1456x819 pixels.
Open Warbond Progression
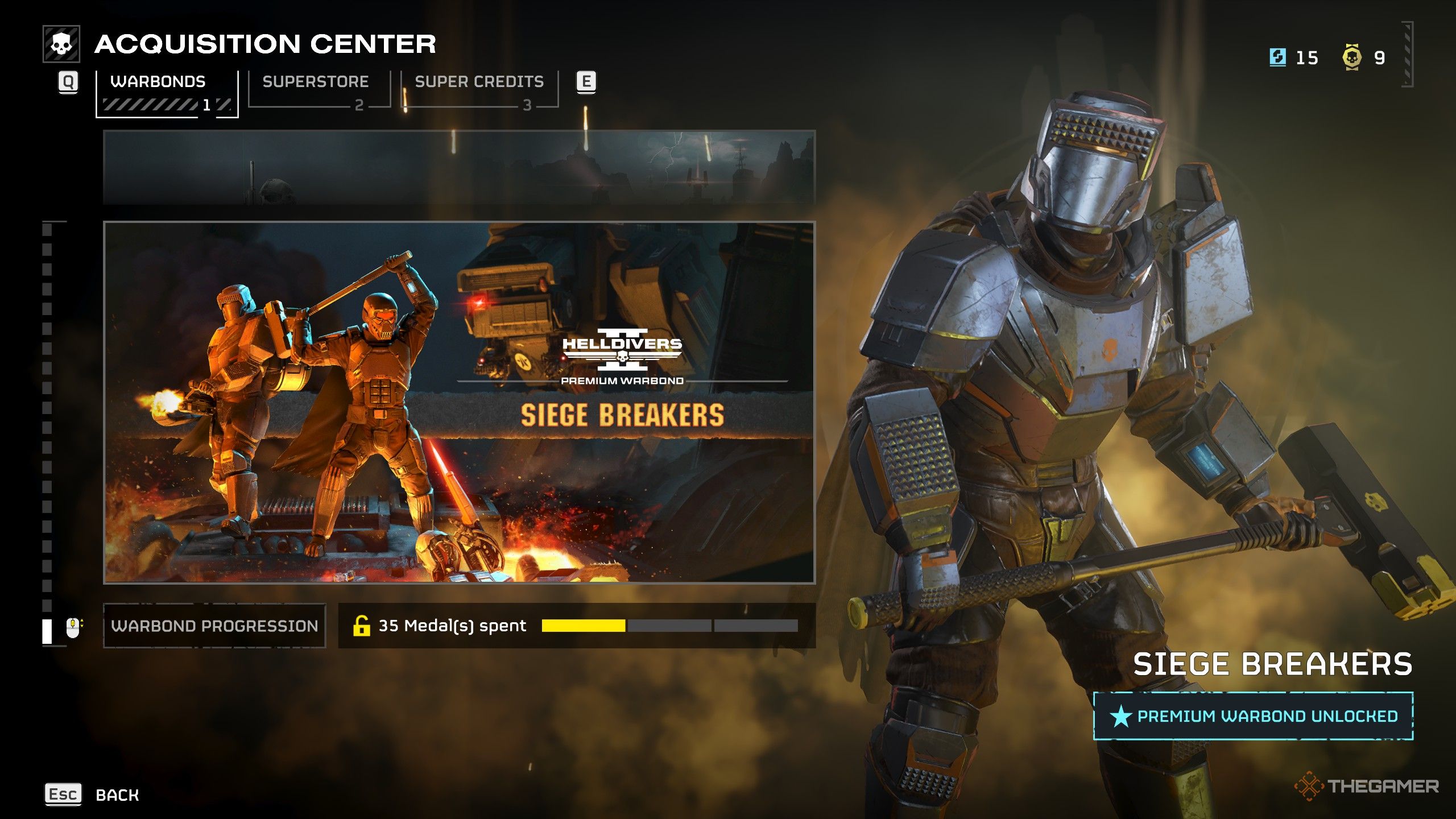(214, 626)
